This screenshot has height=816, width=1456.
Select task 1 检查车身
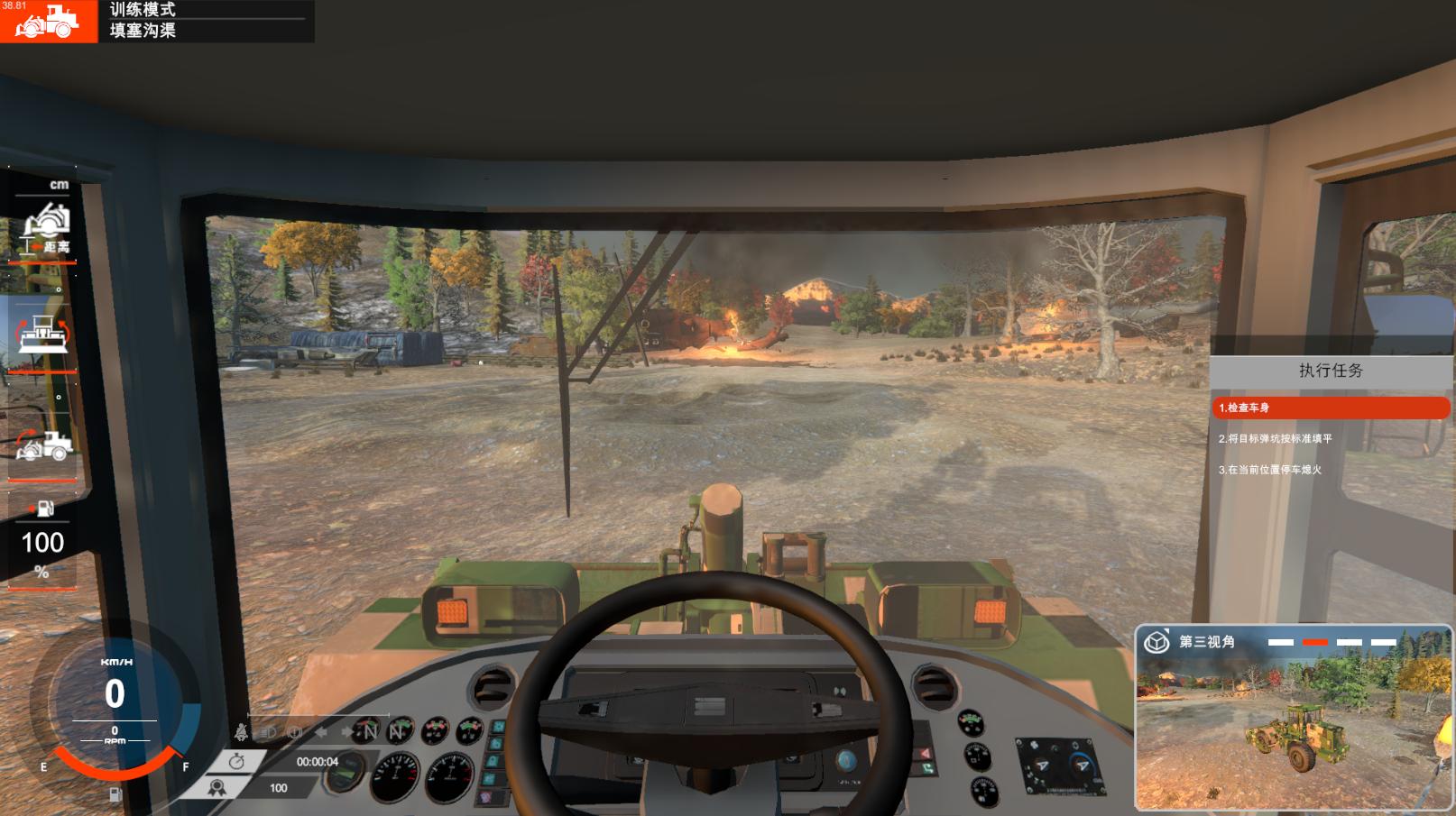(1330, 408)
